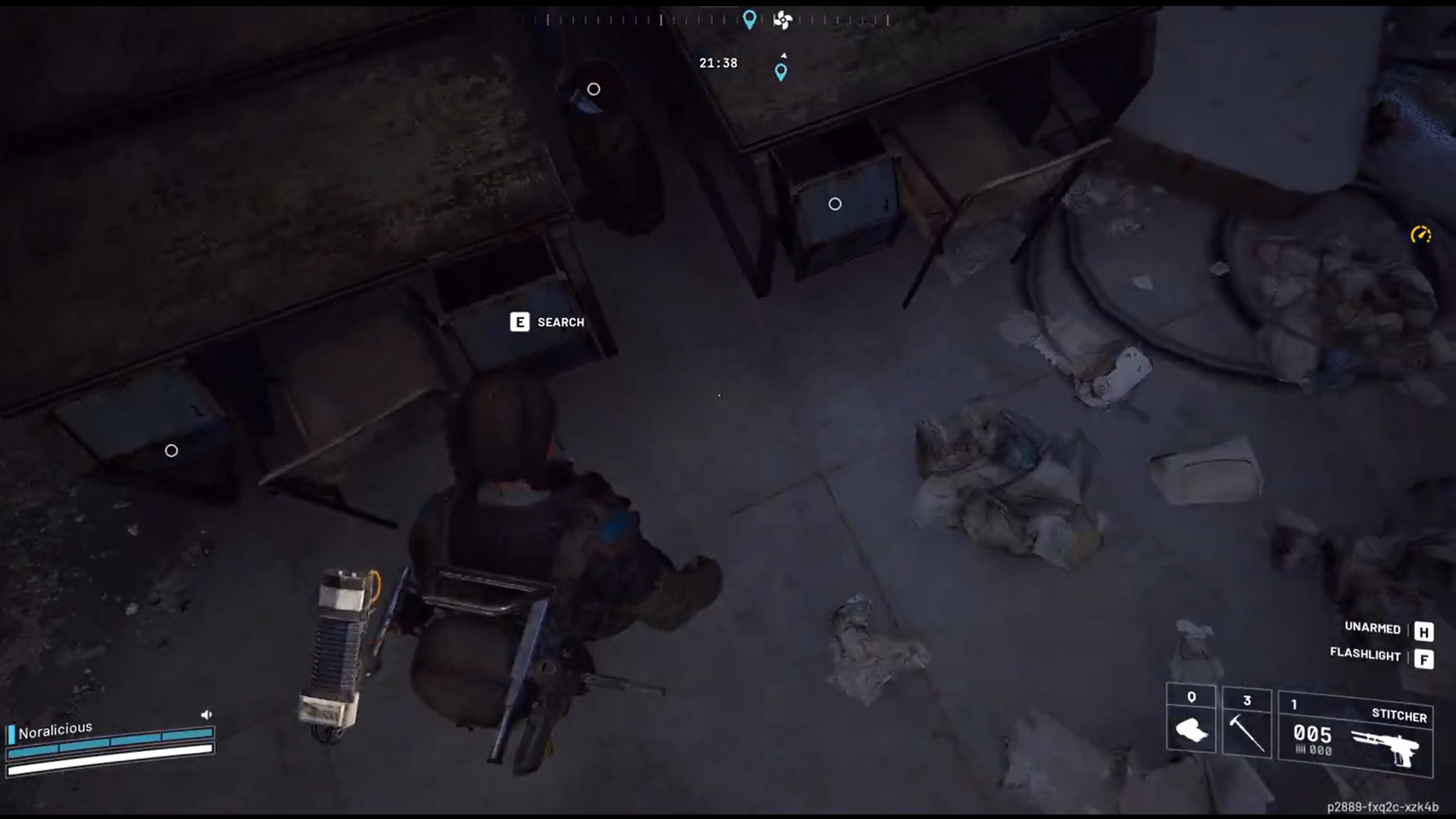Click the windmill marker on the compass
This screenshot has width=1456, height=819.
pos(783,20)
